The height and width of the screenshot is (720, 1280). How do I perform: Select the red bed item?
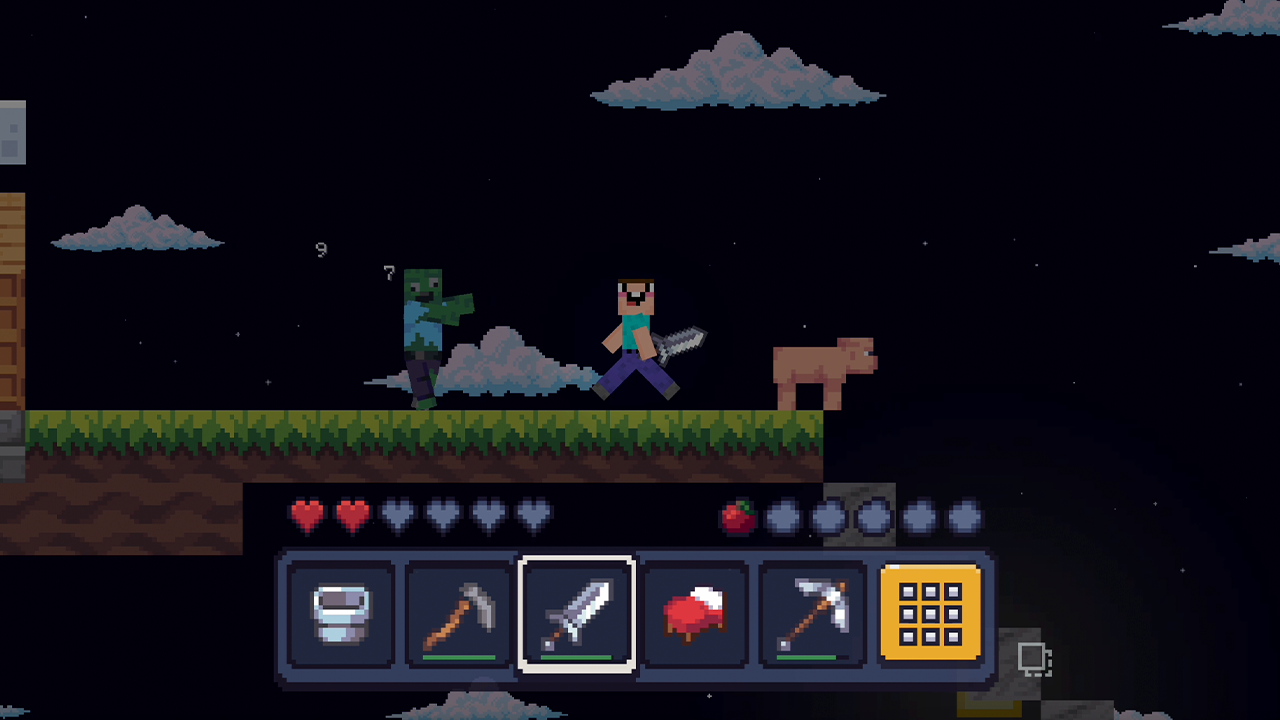pyautogui.click(x=695, y=613)
